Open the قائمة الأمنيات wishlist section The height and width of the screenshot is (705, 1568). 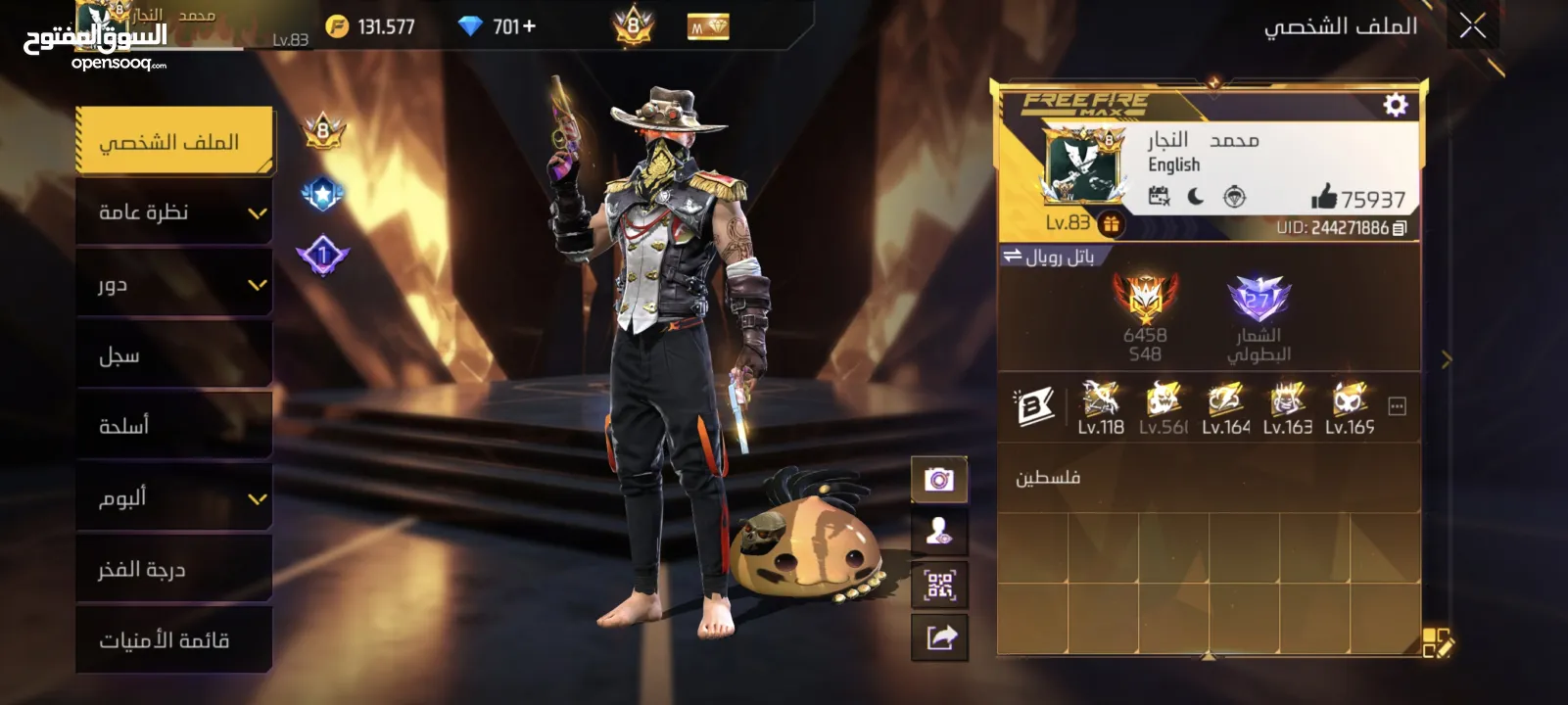point(174,640)
